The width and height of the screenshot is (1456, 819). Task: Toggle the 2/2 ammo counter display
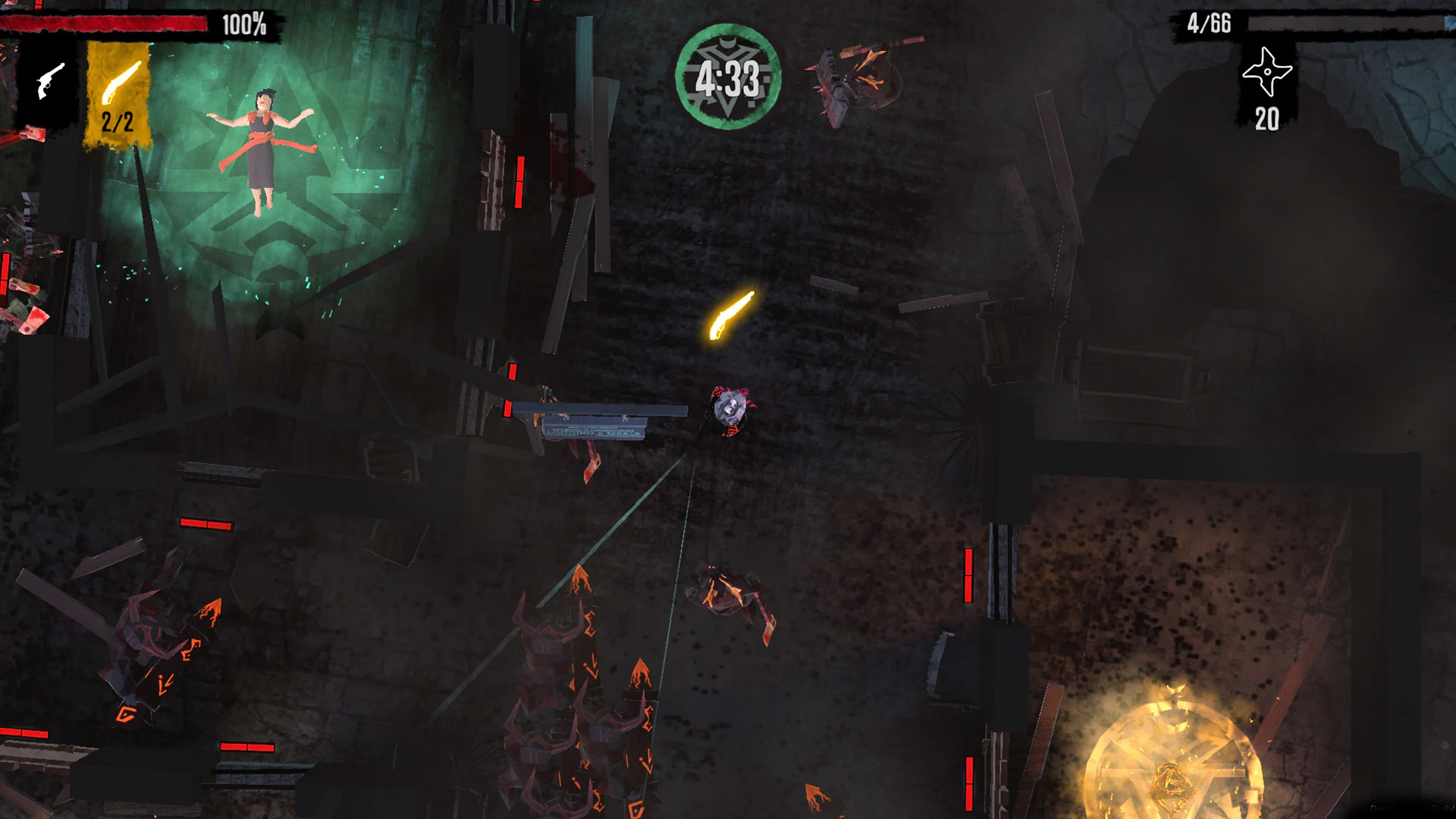coord(118,120)
